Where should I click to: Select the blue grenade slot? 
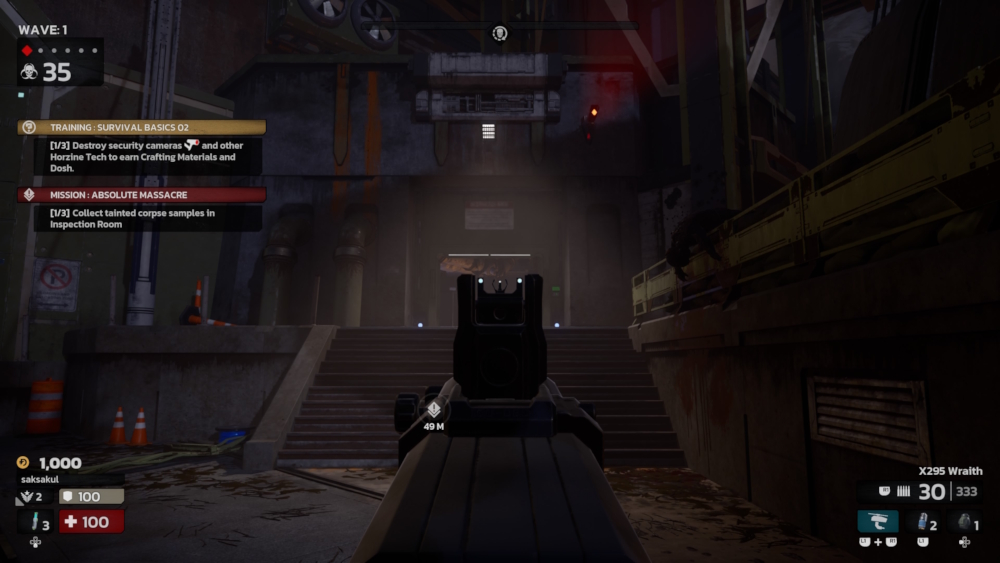coord(922,521)
